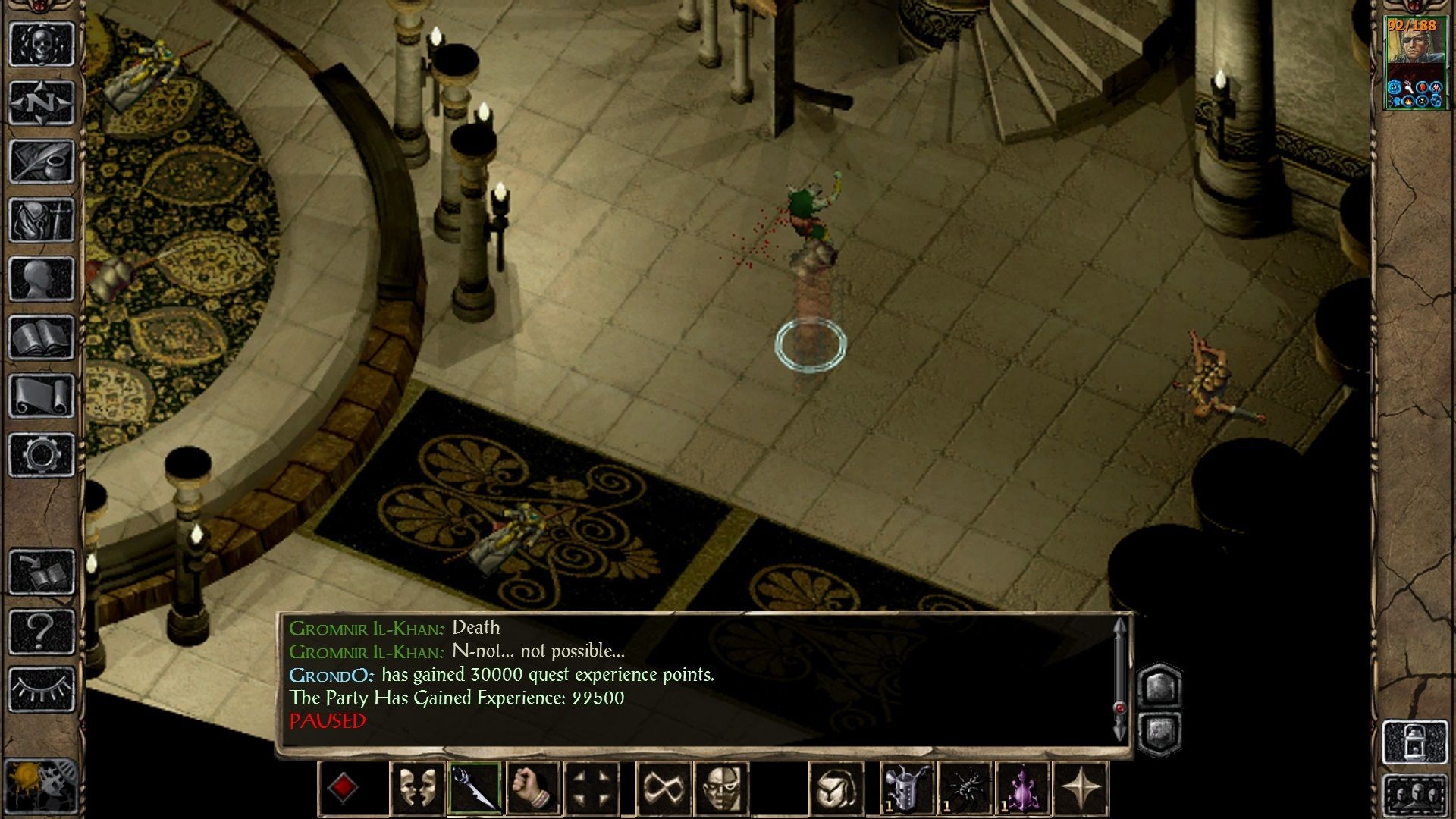Viewport: 1456px width, 819px height.
Task: Use the purple potion quick item
Action: [x=1023, y=788]
